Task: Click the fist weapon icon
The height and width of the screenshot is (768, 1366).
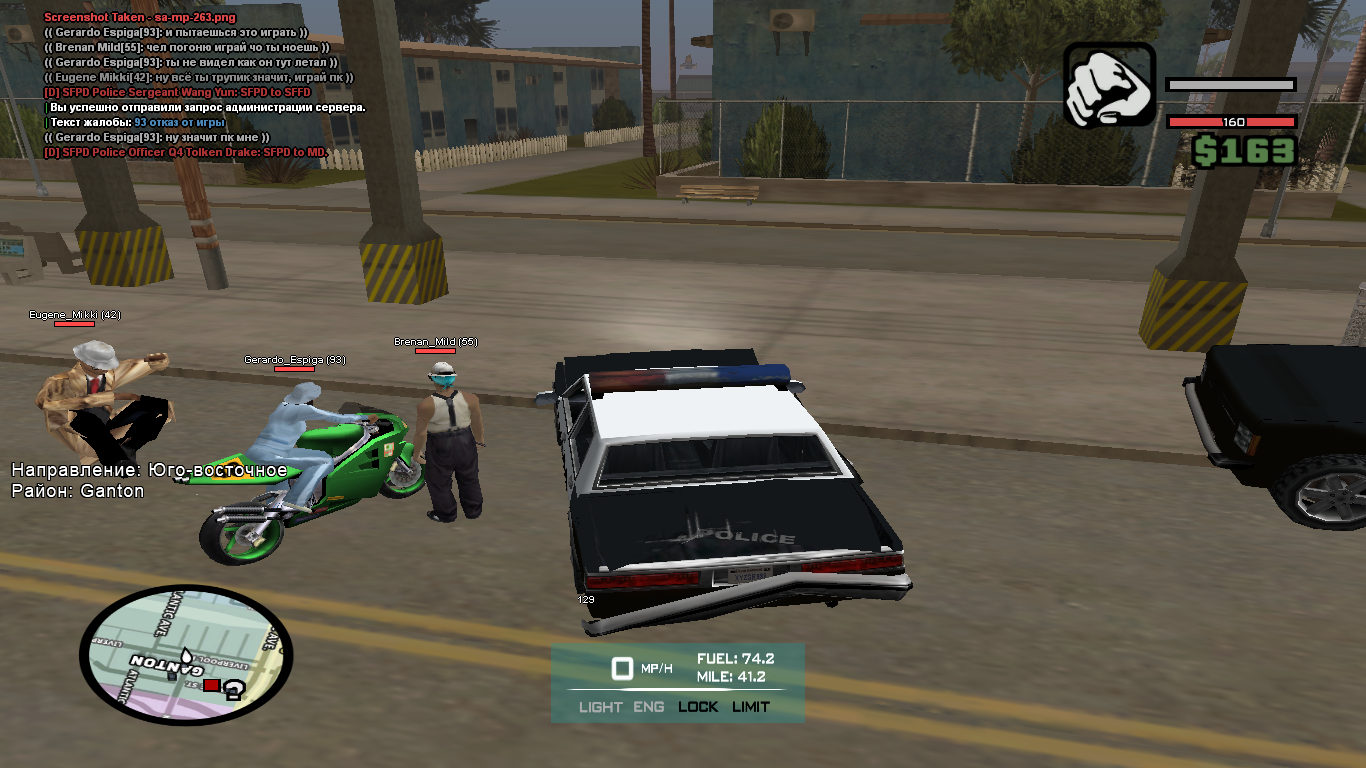Action: pyautogui.click(x=1109, y=85)
